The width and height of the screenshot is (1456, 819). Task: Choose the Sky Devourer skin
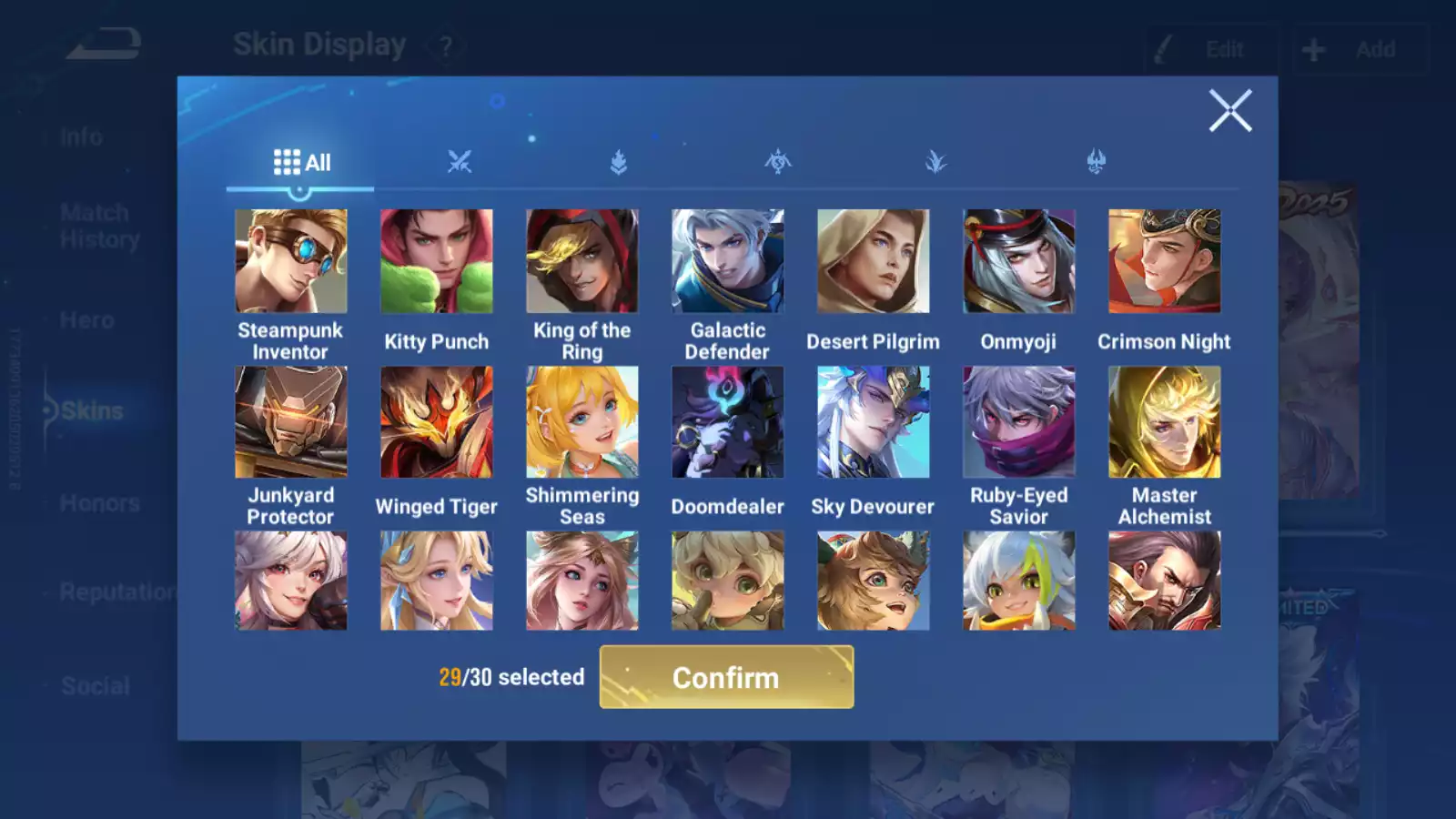[874, 422]
